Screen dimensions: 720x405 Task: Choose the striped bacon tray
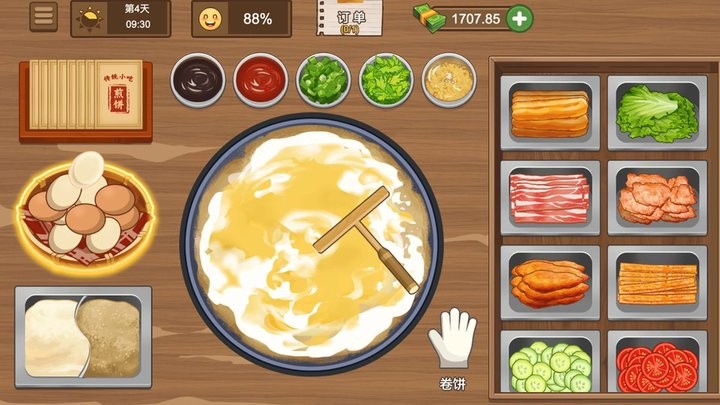pyautogui.click(x=549, y=196)
